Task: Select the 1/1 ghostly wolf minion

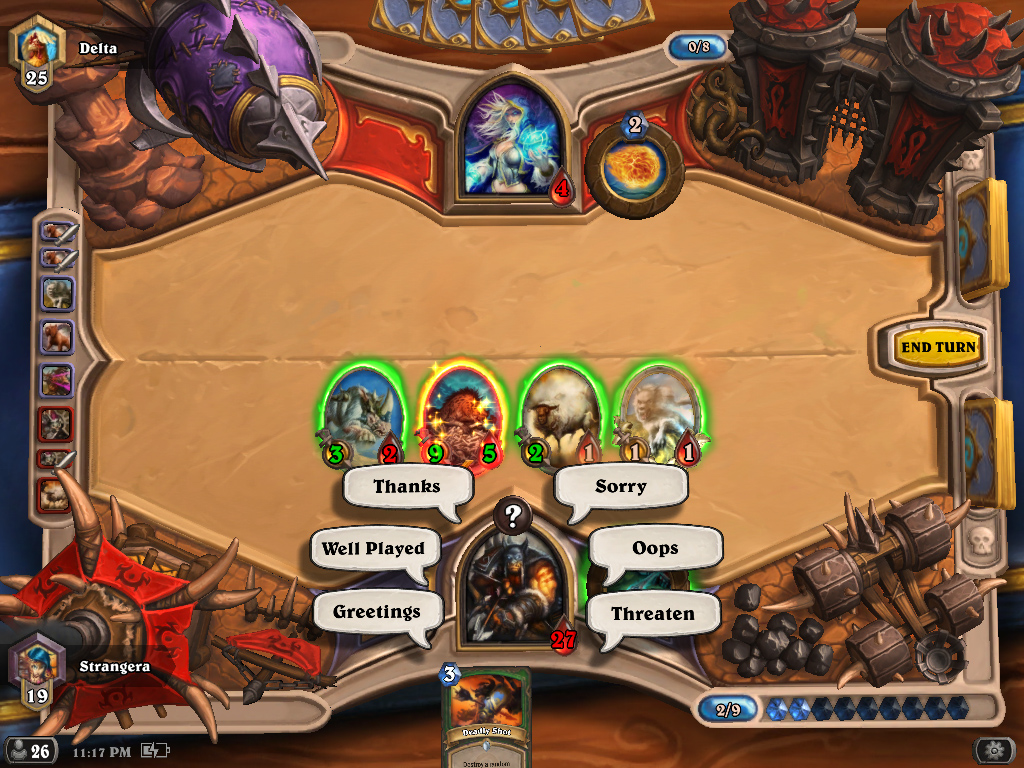Action: [656, 414]
